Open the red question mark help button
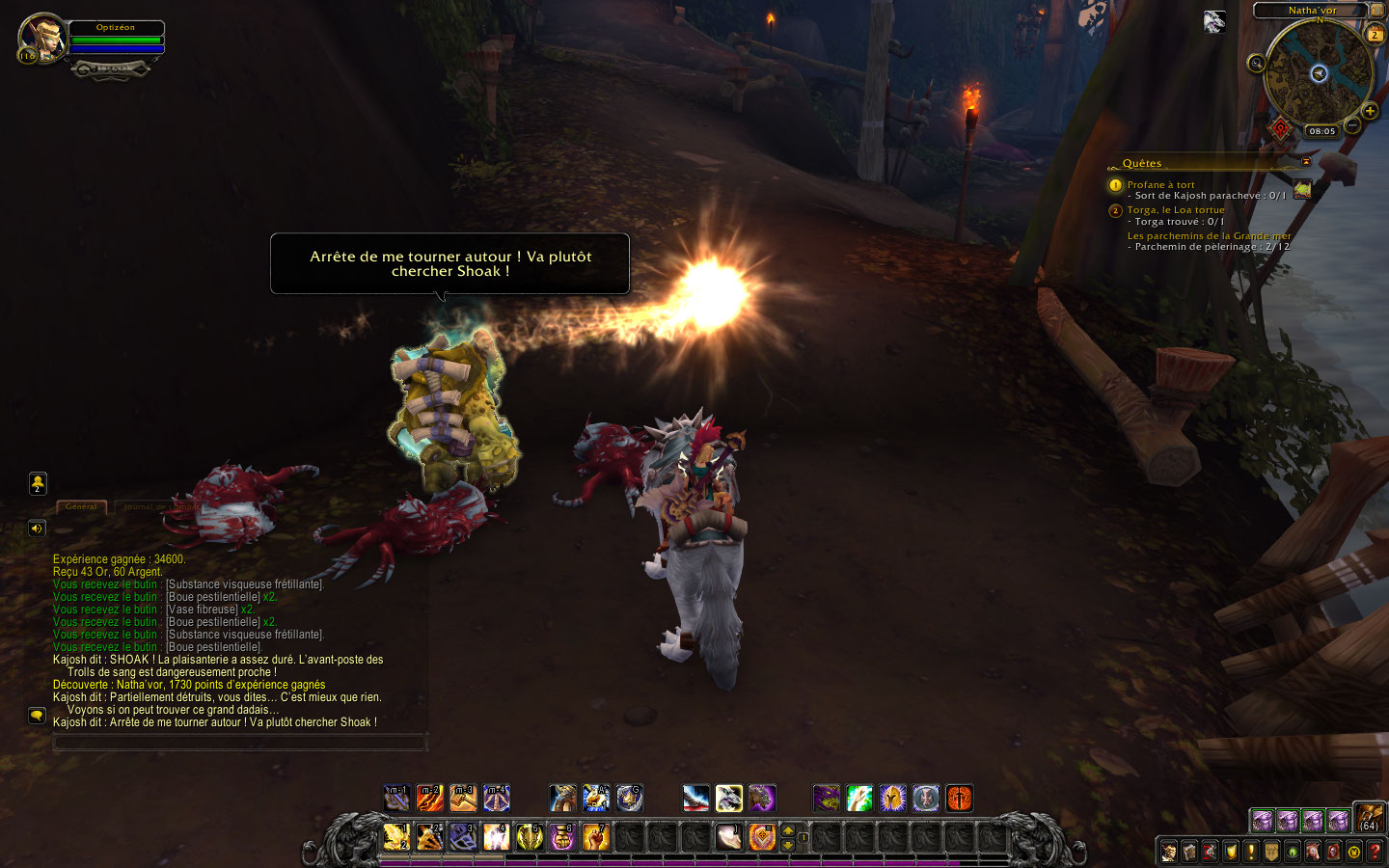The image size is (1389, 868). click(1375, 852)
